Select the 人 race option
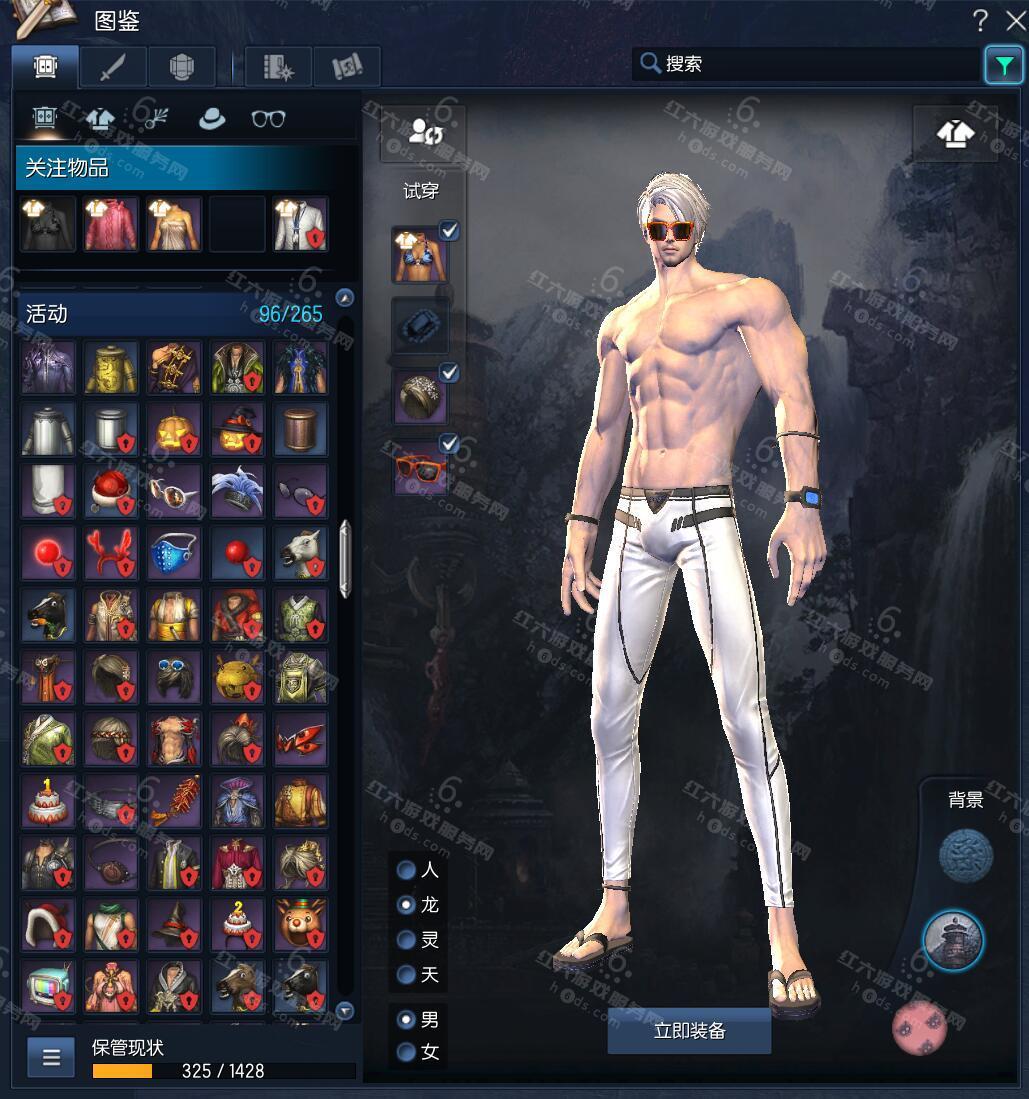This screenshot has width=1029, height=1099. [x=407, y=870]
